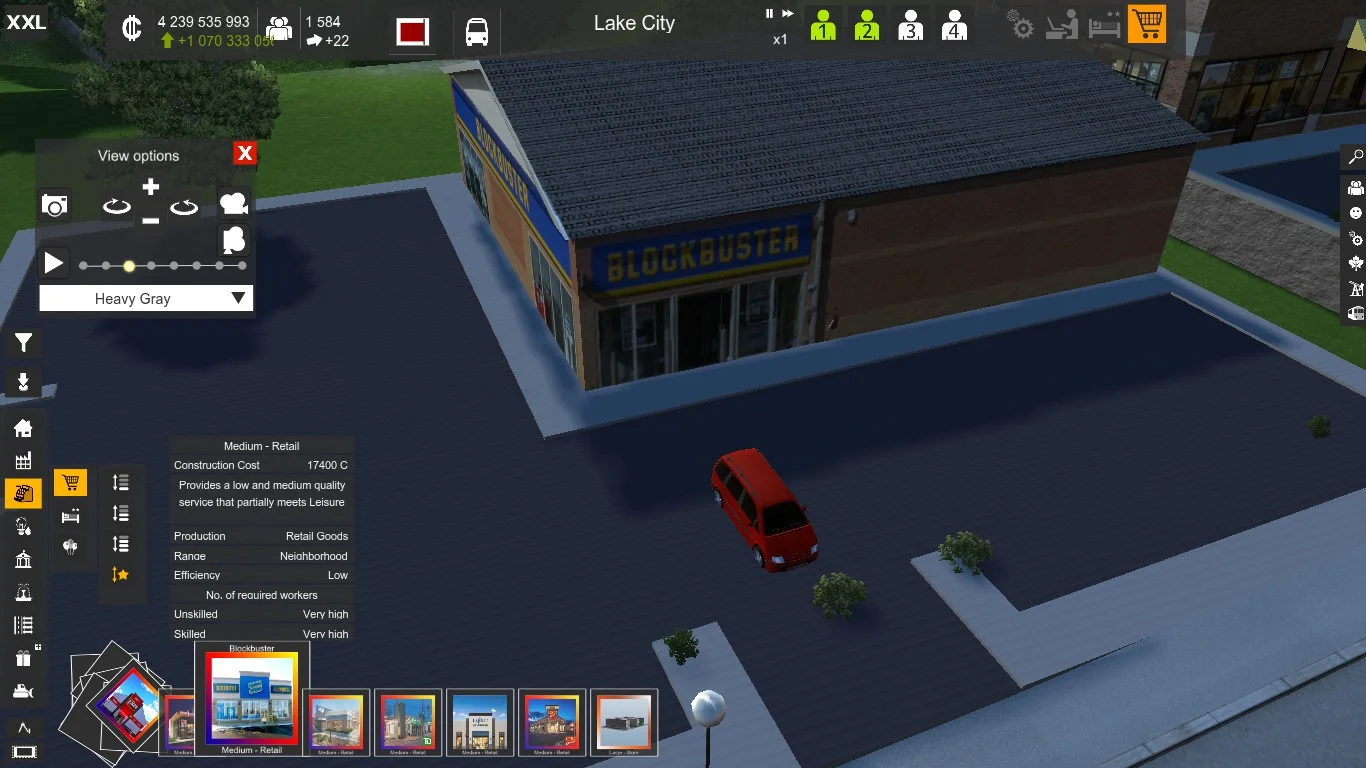The height and width of the screenshot is (768, 1366).
Task: Pause the game simulation
Action: tap(769, 14)
